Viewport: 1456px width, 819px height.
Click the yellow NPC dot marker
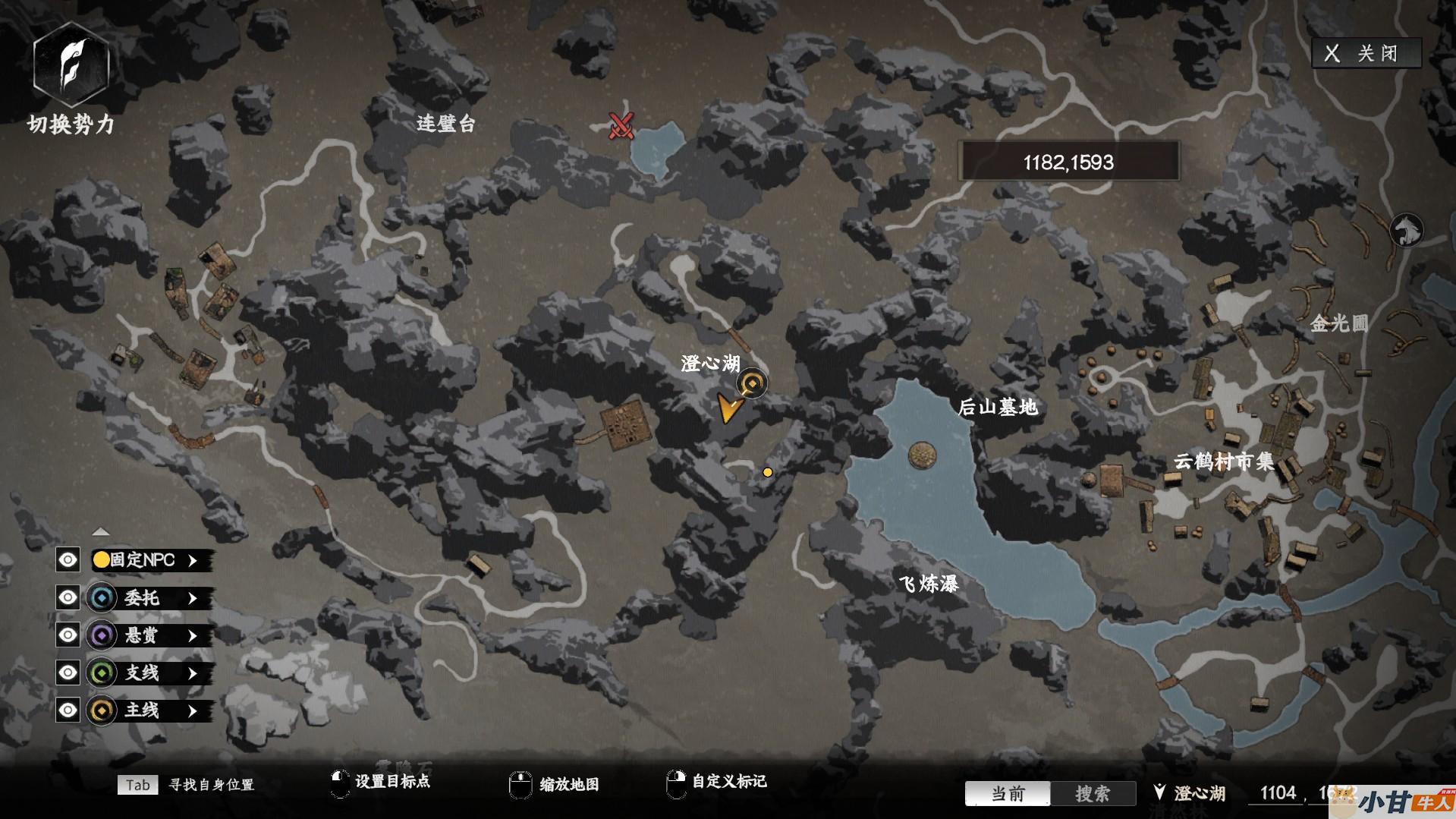click(x=768, y=472)
